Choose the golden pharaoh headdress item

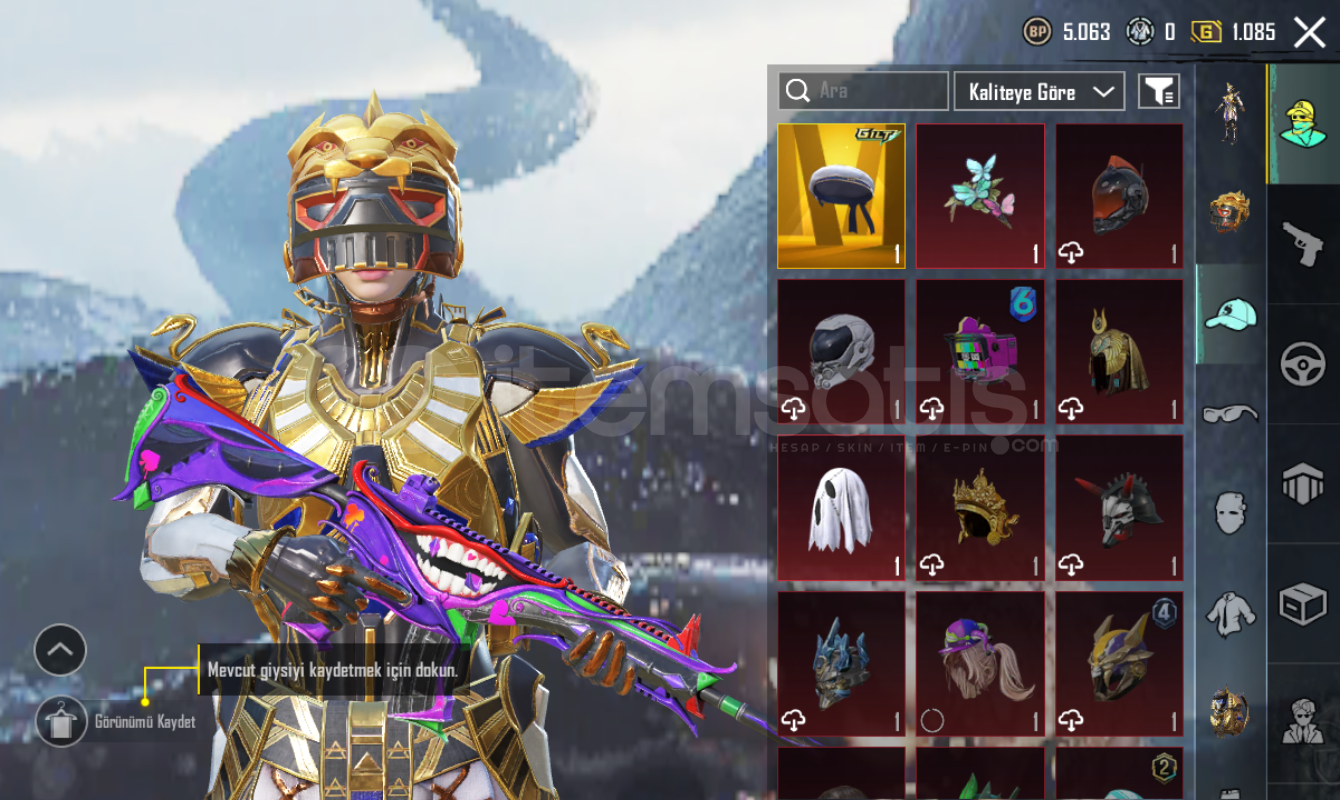[1119, 352]
